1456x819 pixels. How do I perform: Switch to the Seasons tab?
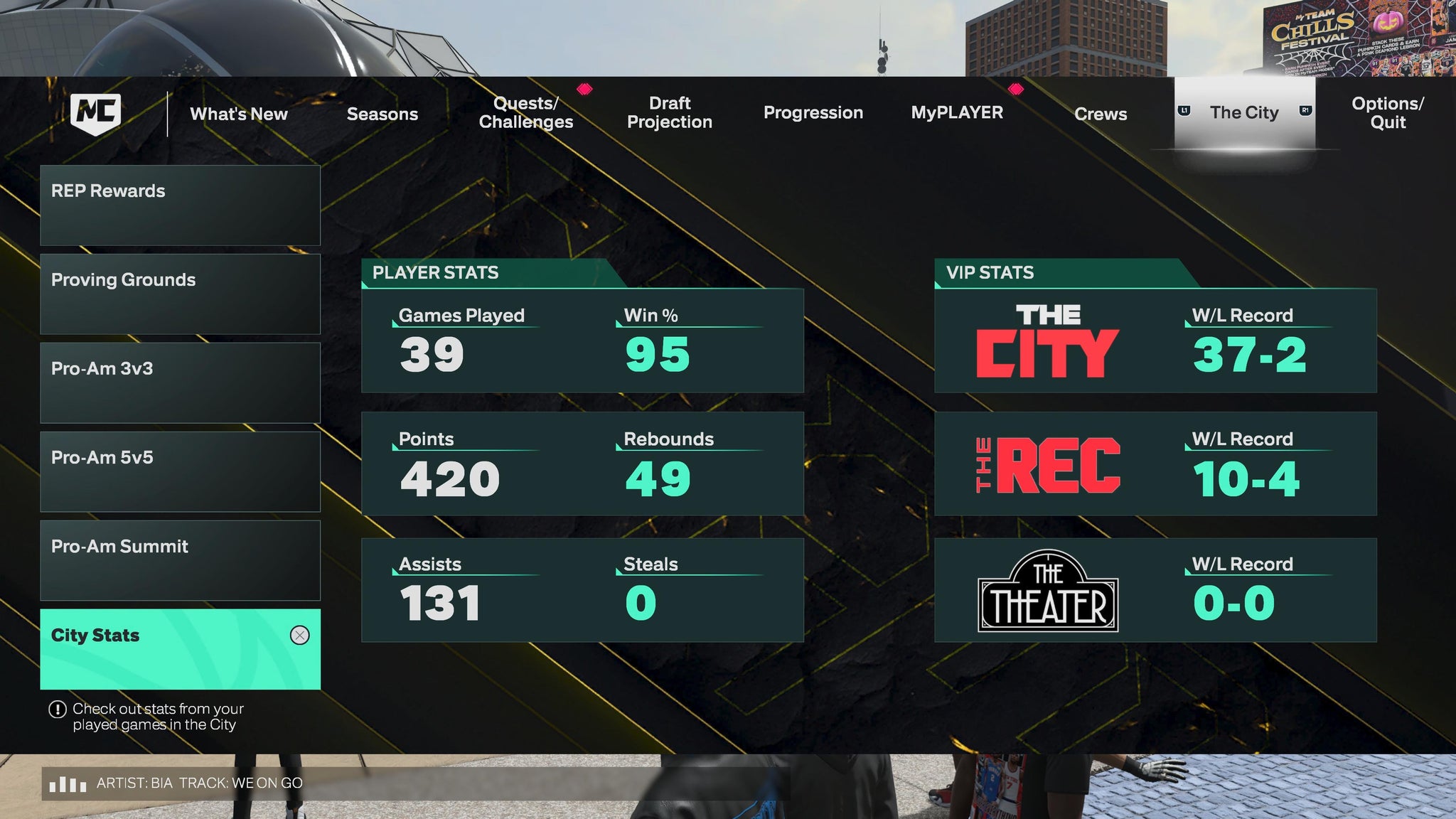[x=382, y=114]
